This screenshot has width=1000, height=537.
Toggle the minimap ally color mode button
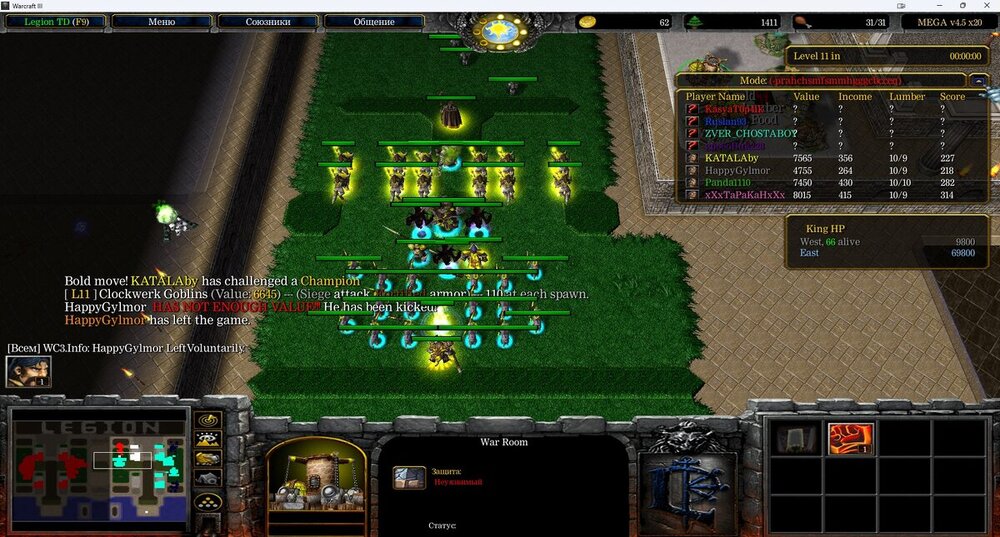point(208,459)
